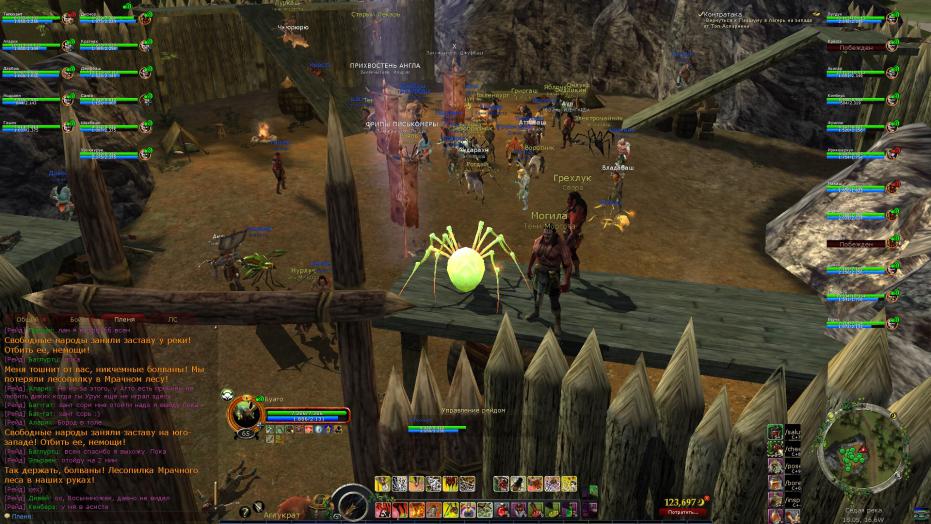Click the Потратить spend button
Viewport: 931px width, 524px height.
(x=680, y=511)
